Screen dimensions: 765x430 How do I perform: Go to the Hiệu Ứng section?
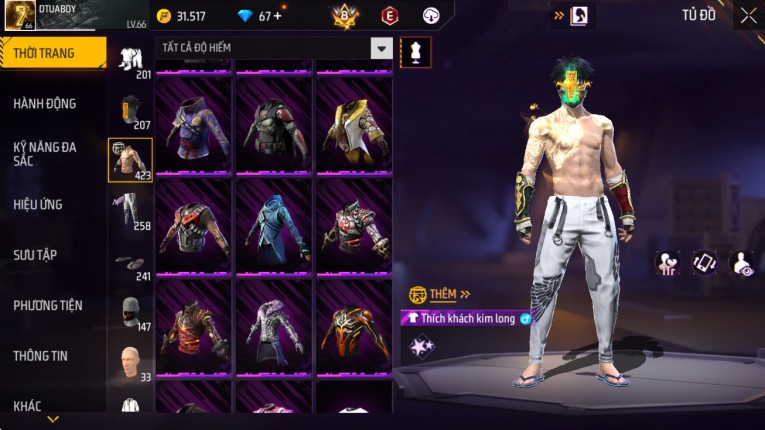[38, 204]
